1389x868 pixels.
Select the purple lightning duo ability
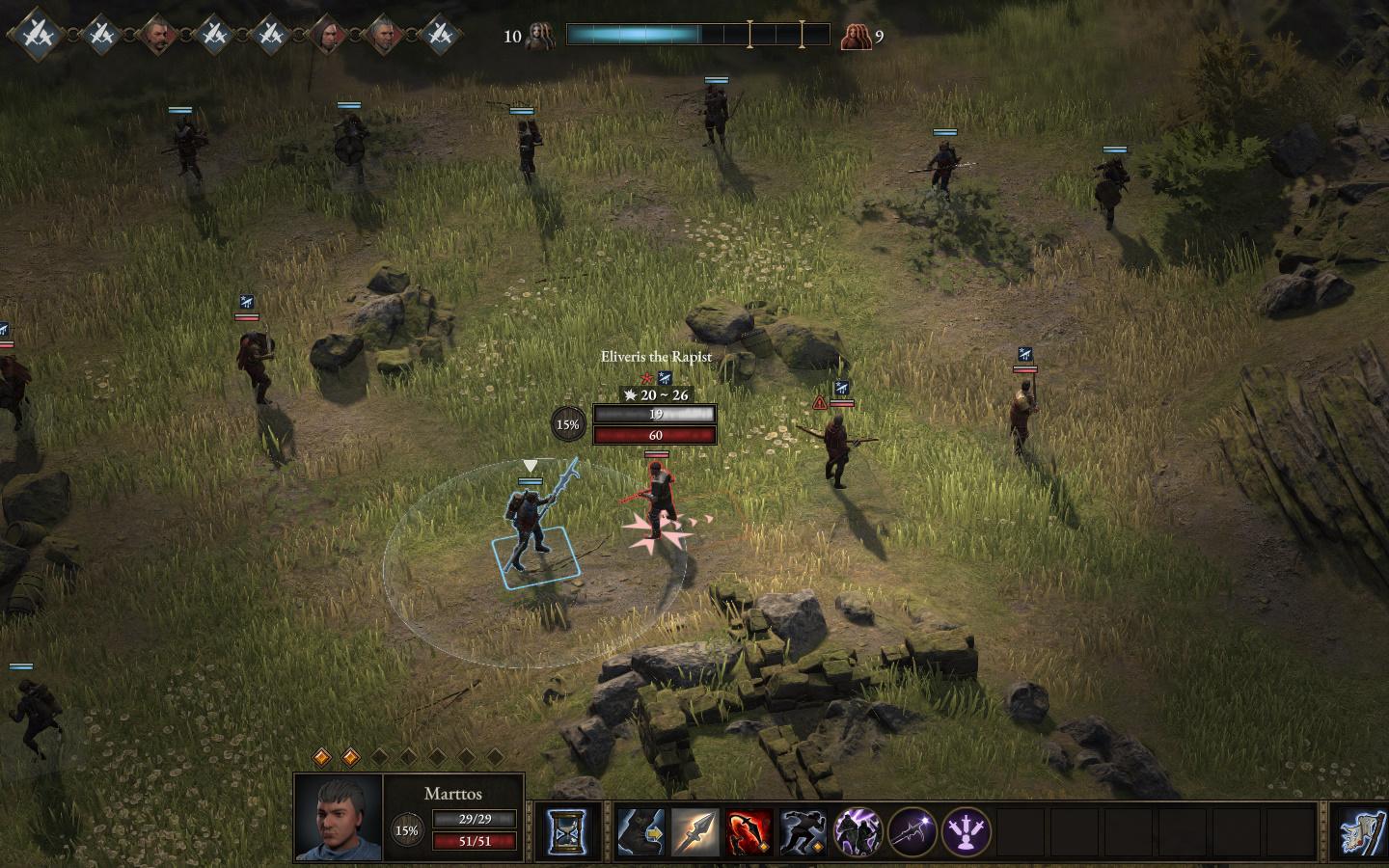[x=857, y=831]
